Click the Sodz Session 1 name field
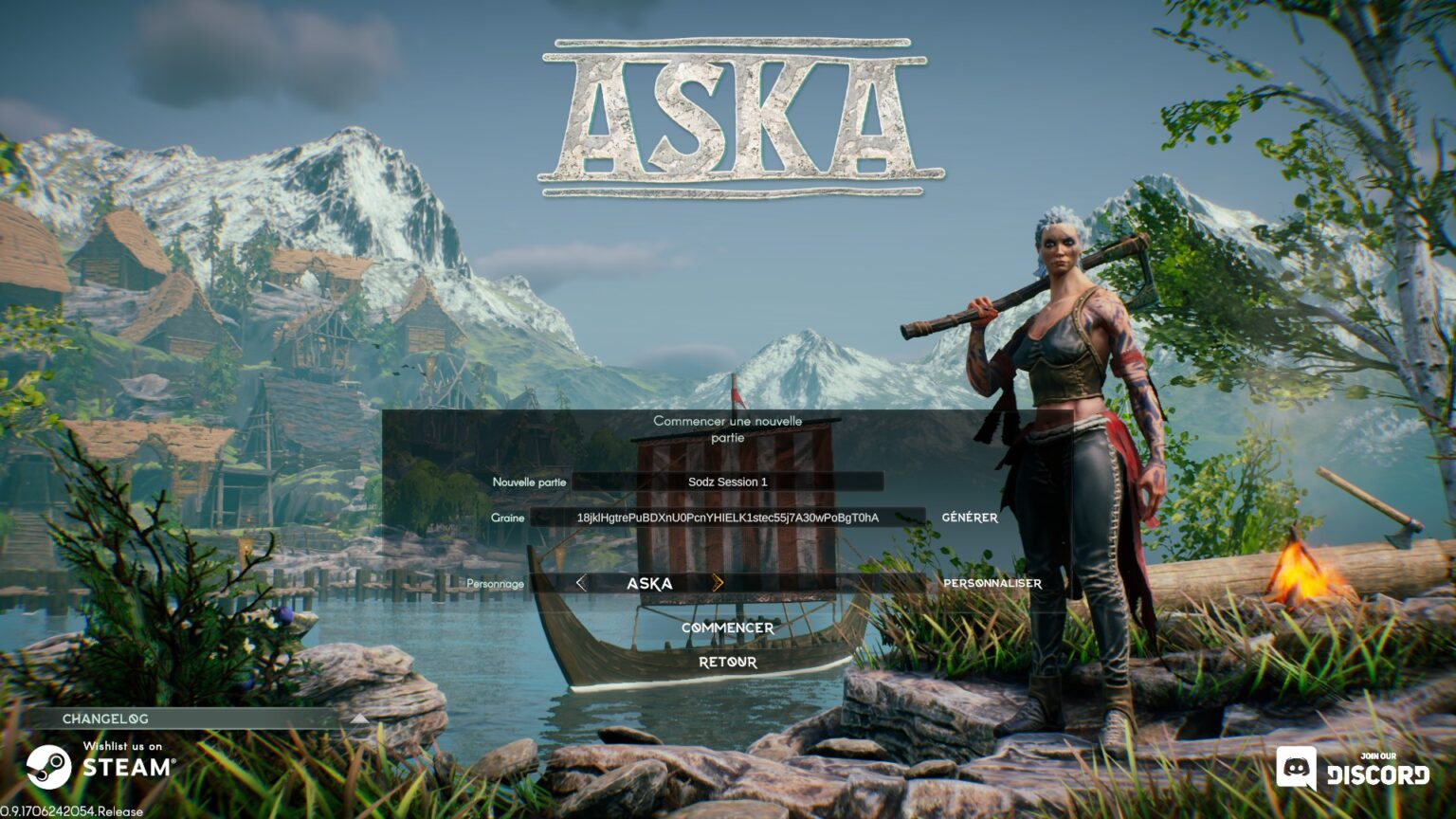The width and height of the screenshot is (1456, 819). pos(727,481)
